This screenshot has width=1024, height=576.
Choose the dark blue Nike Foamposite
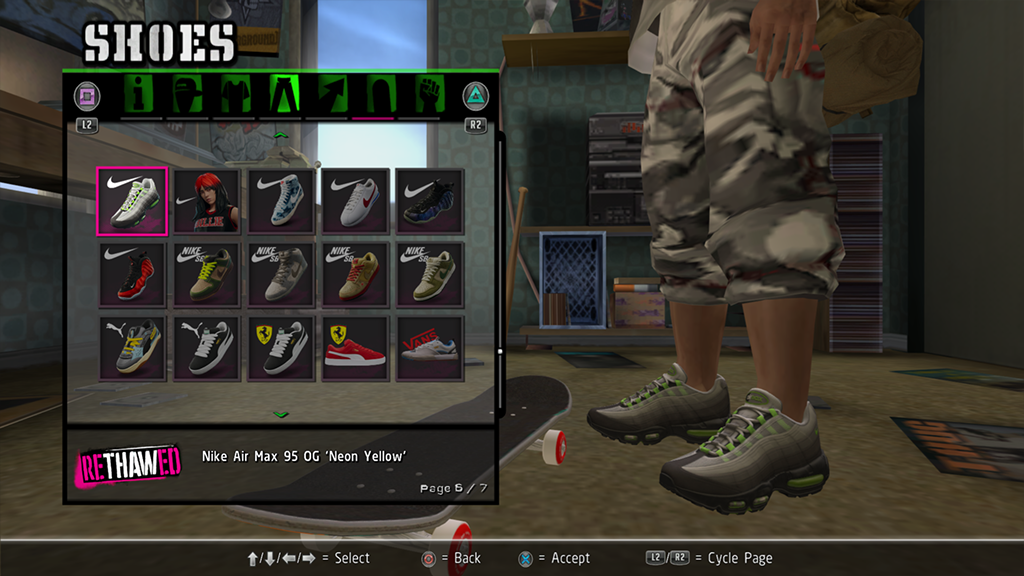tap(430, 201)
